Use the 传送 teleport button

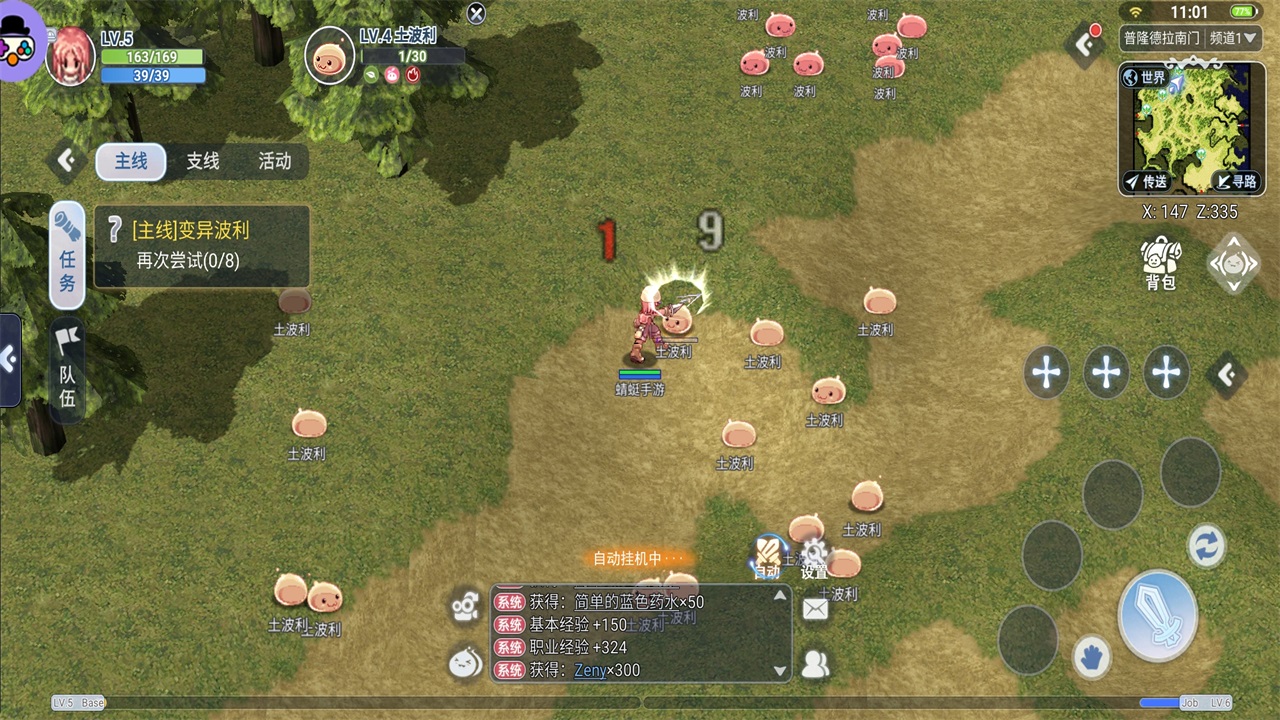1146,181
